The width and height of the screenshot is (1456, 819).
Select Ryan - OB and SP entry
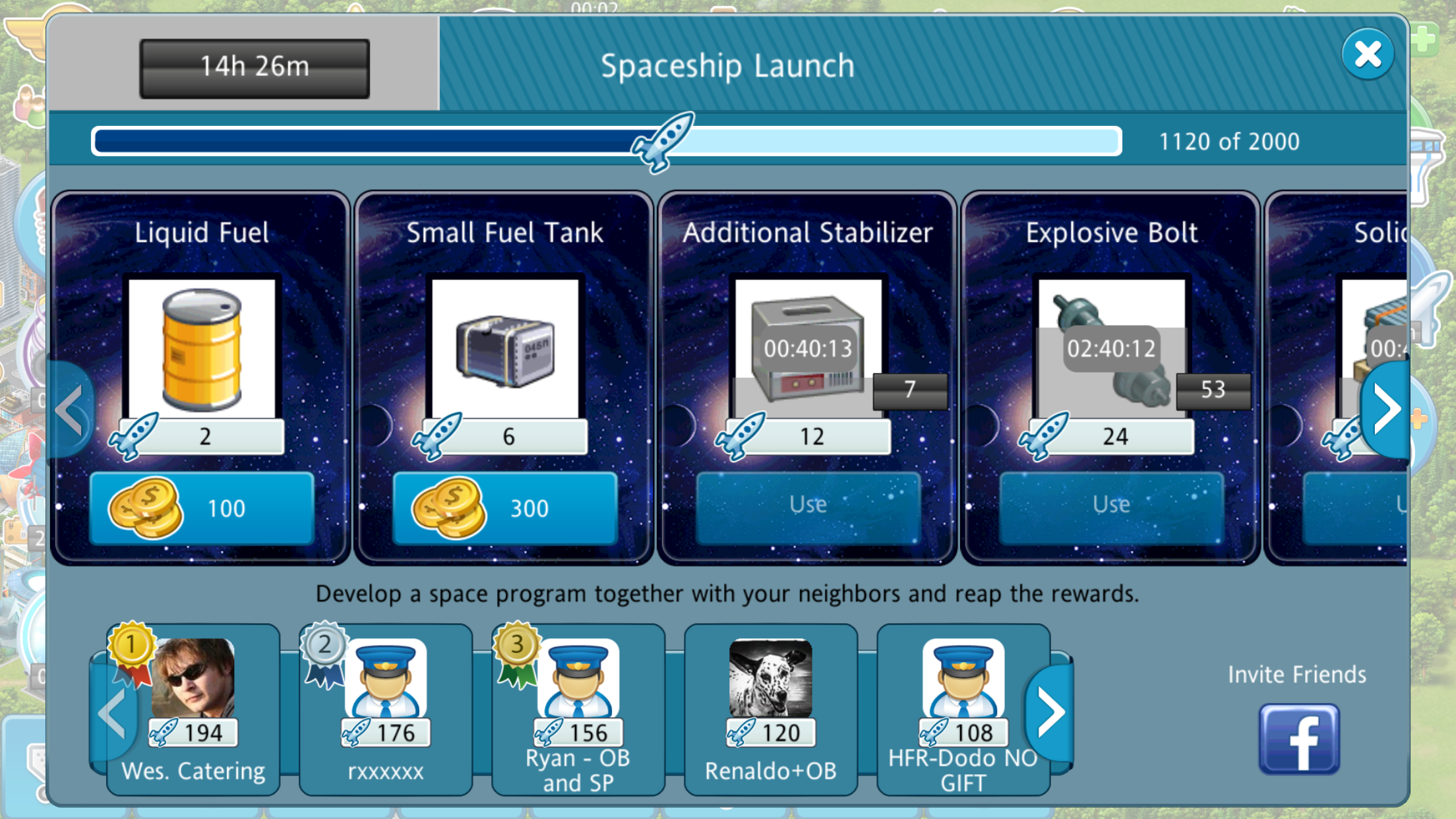pos(578,709)
